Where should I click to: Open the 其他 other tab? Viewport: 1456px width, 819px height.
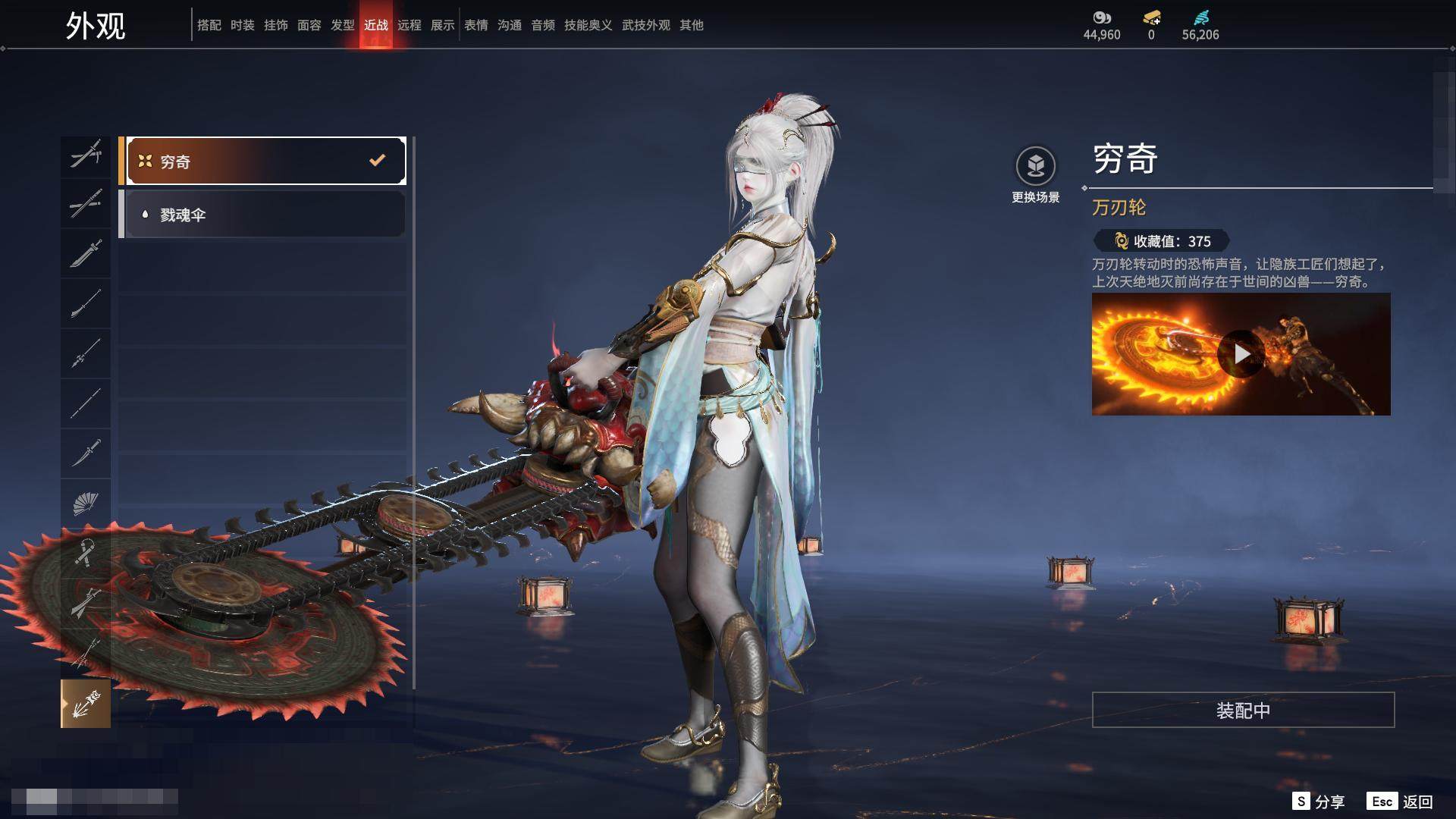tap(691, 25)
